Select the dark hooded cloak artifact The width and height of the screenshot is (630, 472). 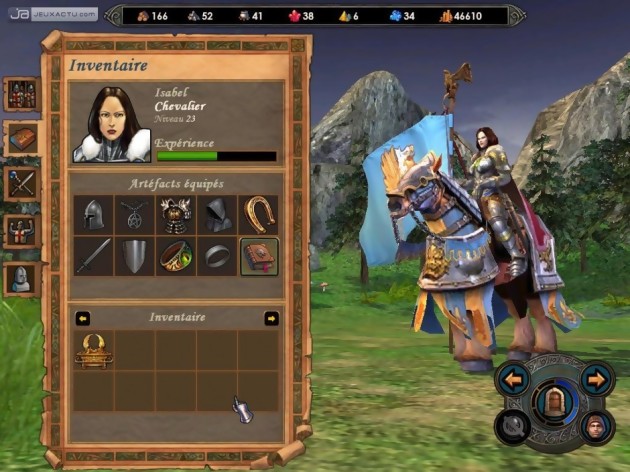[218, 214]
